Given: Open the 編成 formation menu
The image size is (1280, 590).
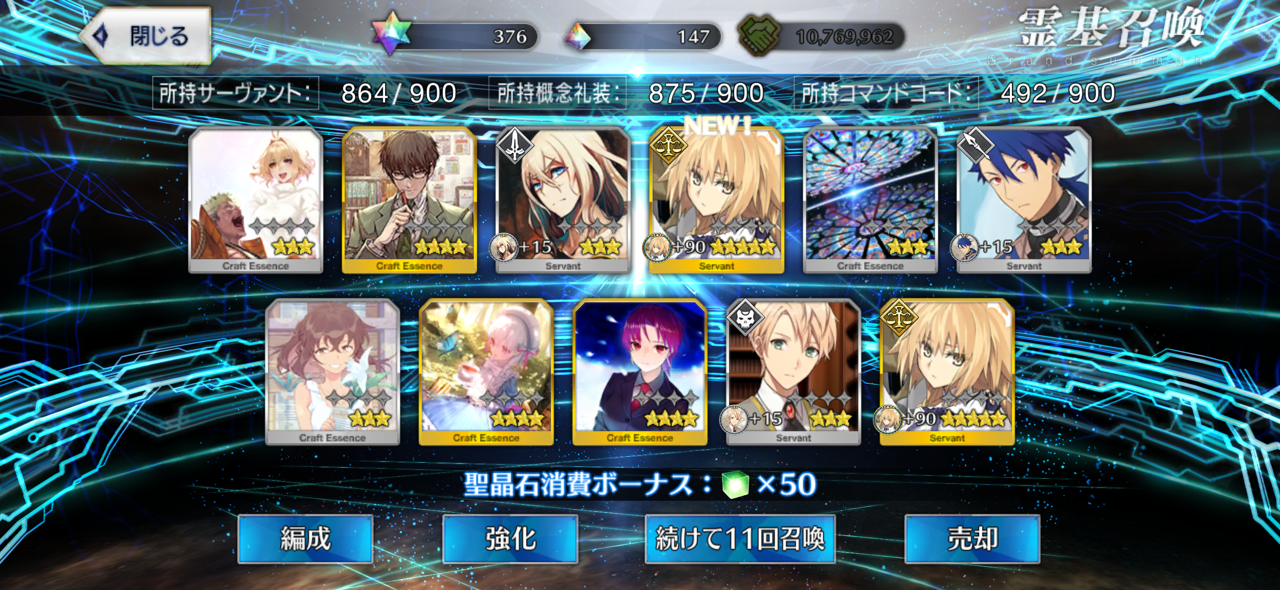Looking at the screenshot, I should [305, 539].
